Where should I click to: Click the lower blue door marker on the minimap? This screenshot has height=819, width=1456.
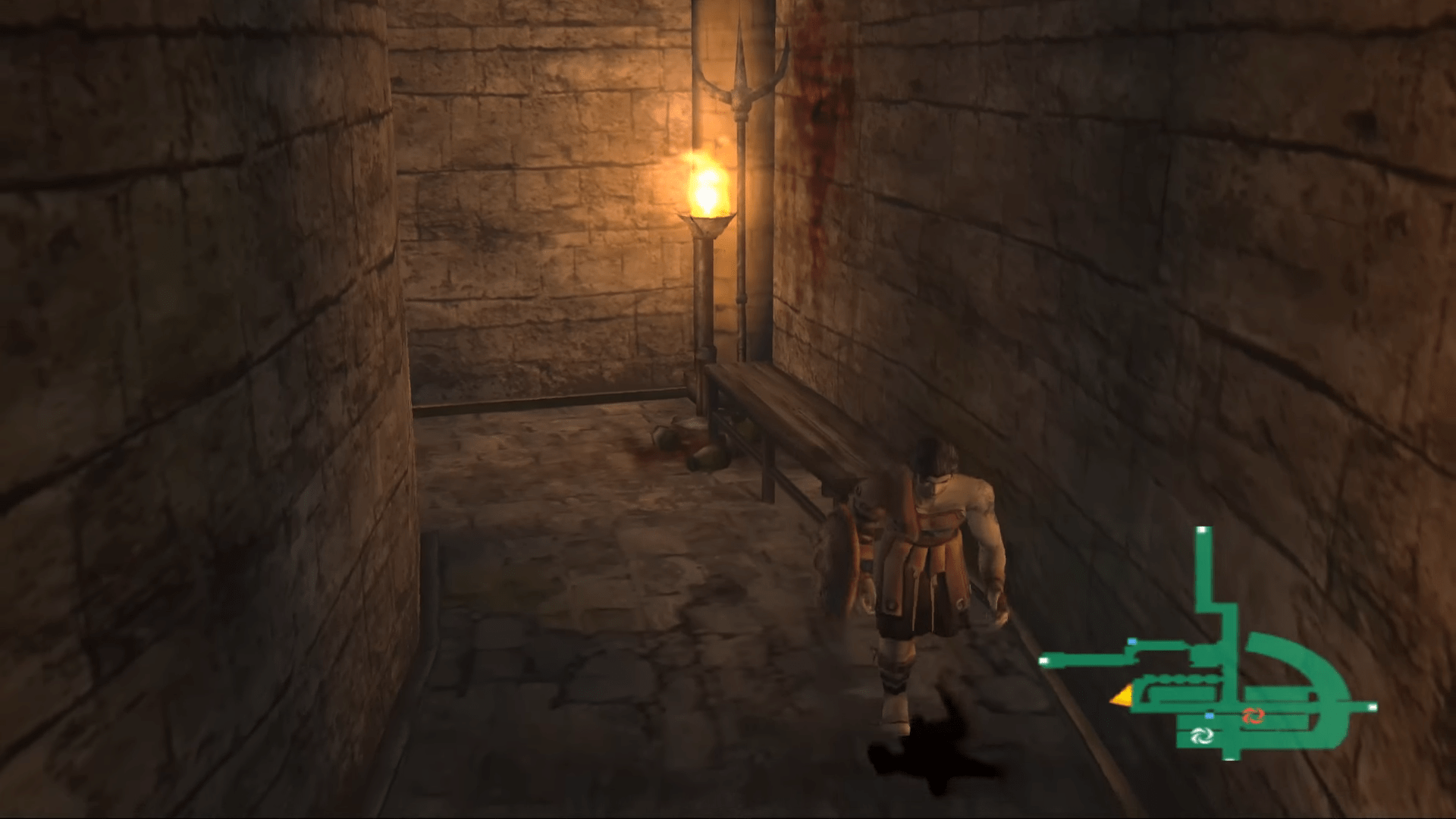point(1209,716)
